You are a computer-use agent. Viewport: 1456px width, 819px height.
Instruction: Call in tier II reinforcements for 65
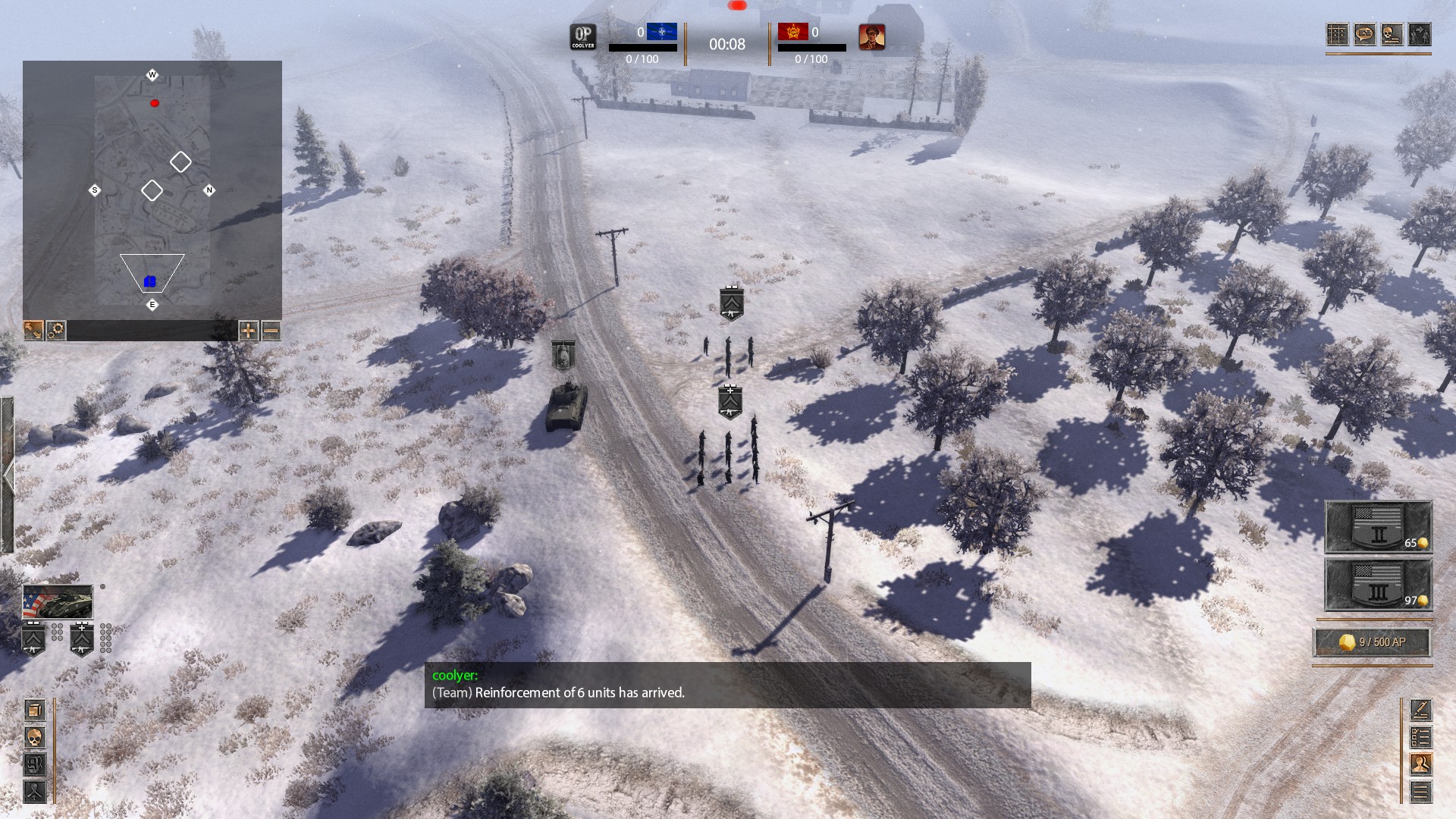1378,527
